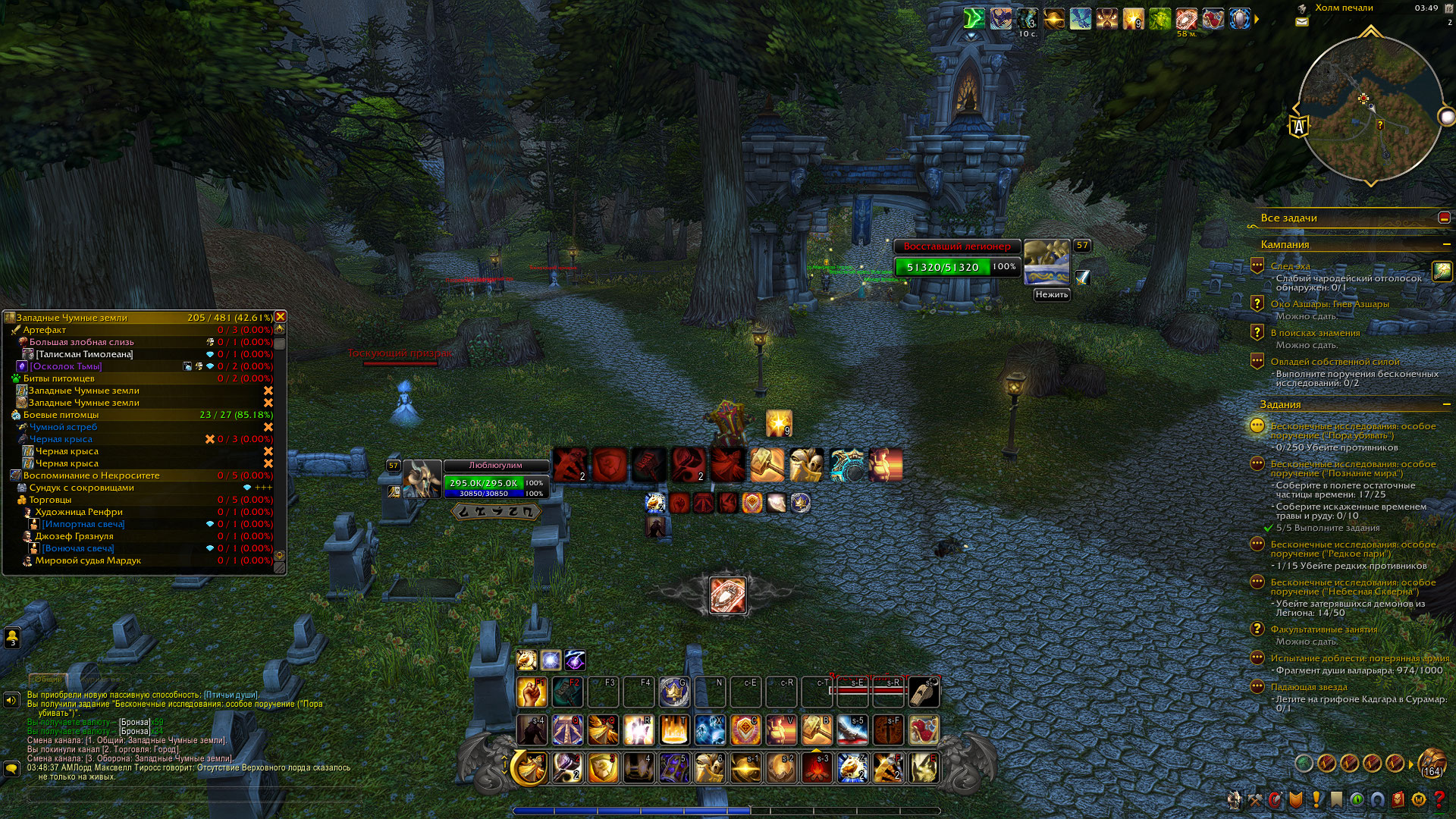The height and width of the screenshot is (819, 1456).
Task: Select the Артефакт category row
Action: pos(45,330)
